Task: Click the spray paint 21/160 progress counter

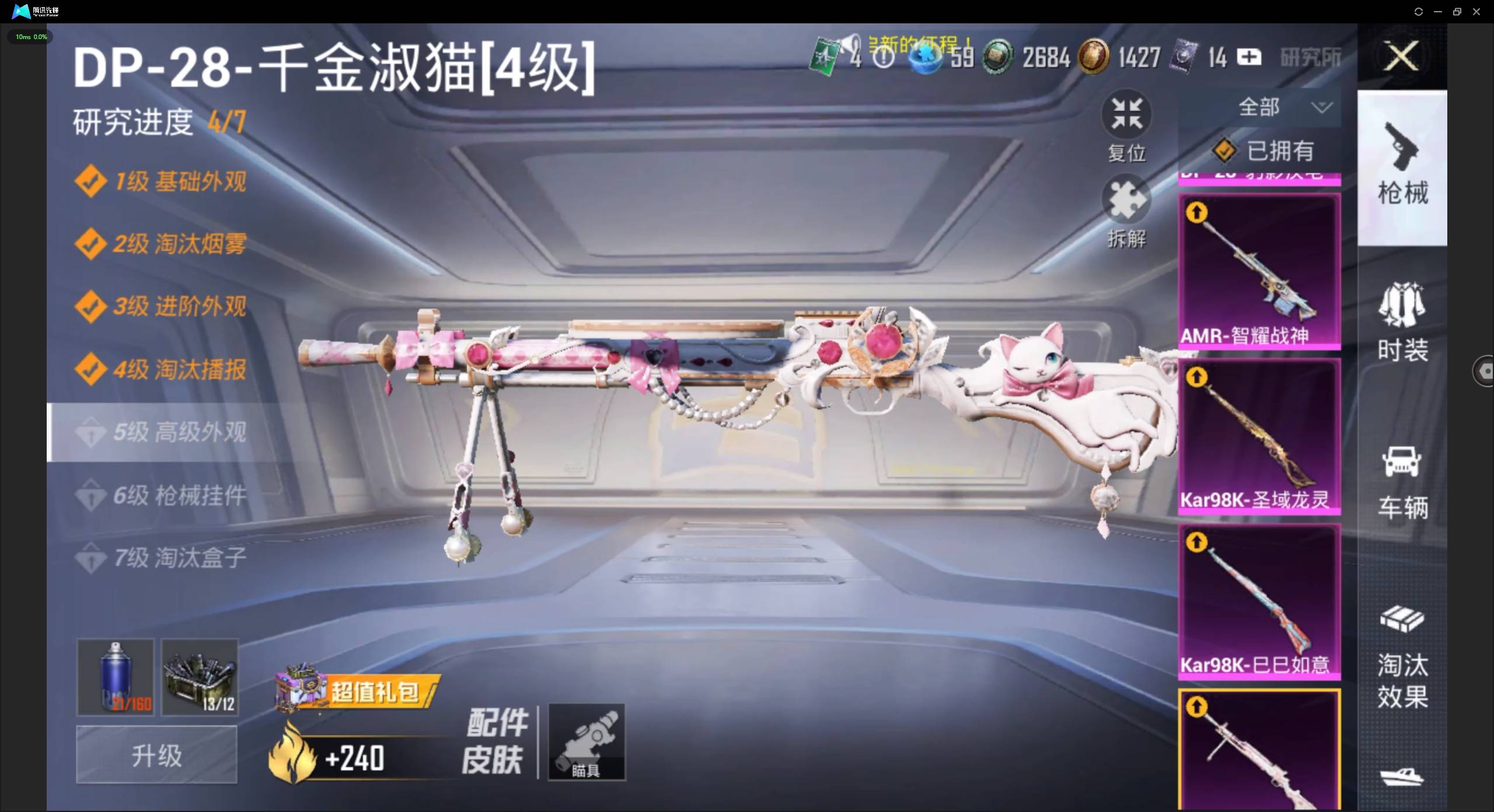Action: (x=130, y=704)
